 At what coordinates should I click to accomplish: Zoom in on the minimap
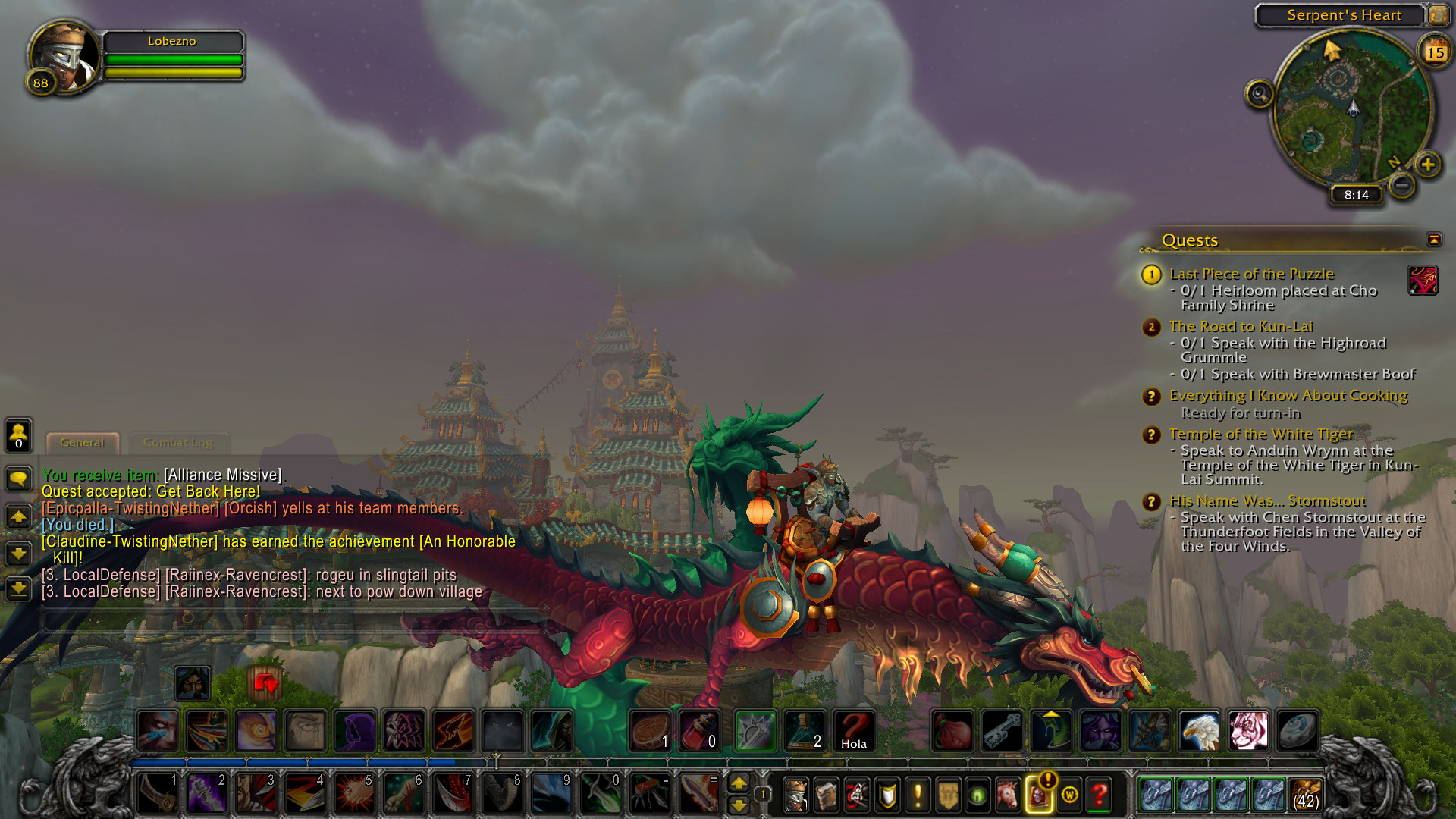click(1428, 165)
